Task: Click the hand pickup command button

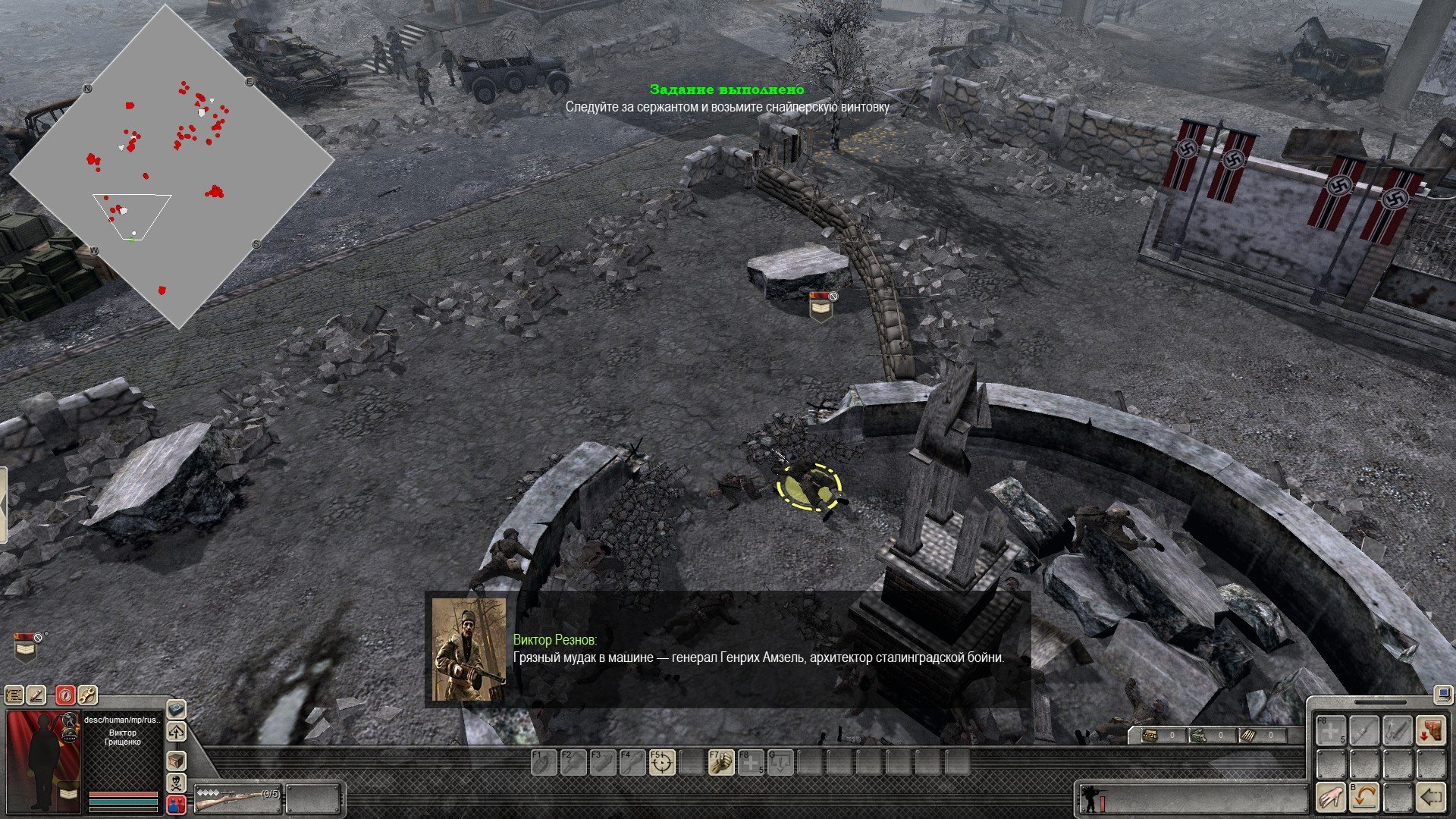Action: (1331, 797)
